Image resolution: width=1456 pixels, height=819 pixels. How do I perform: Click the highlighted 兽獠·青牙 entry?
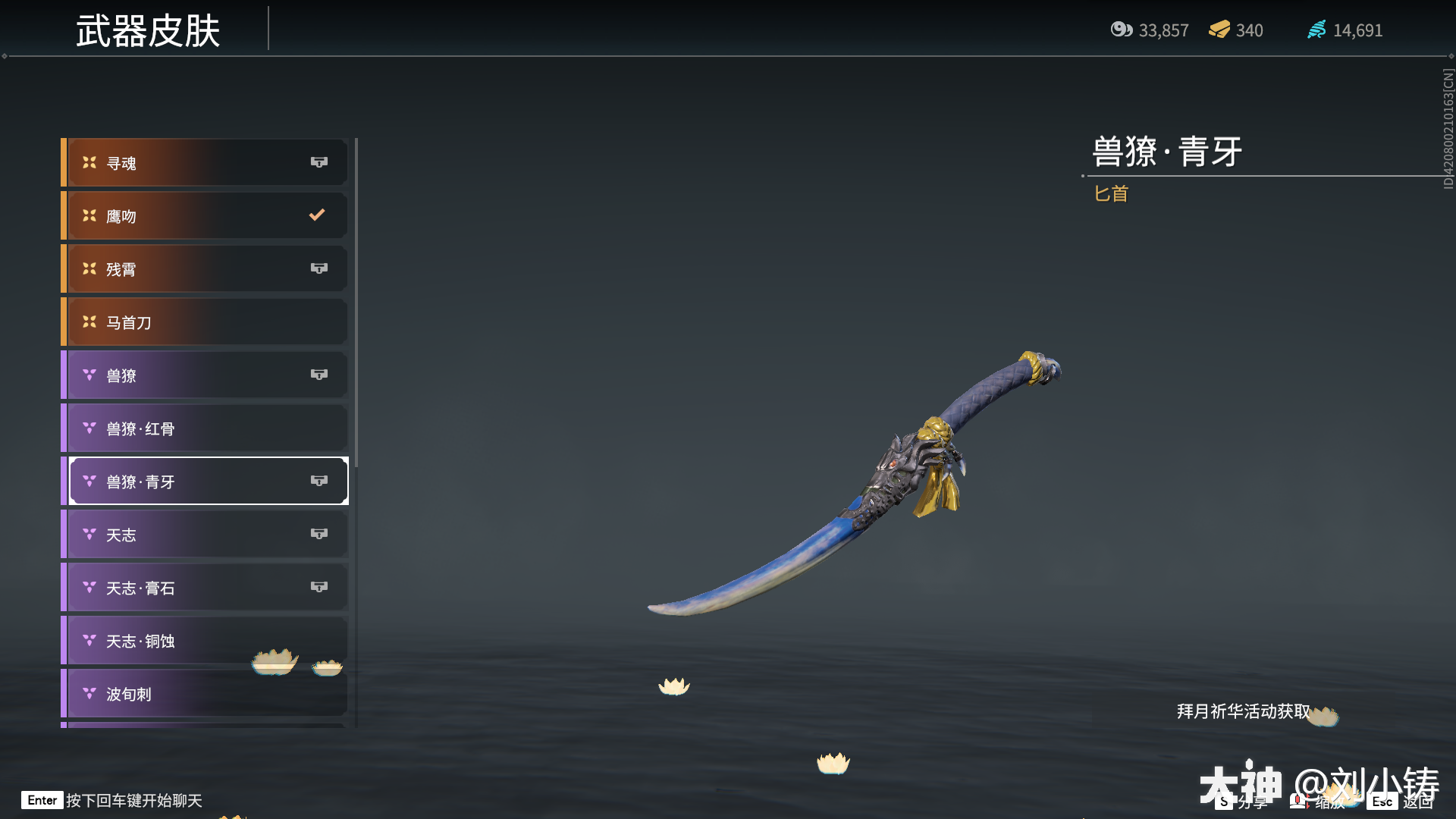coord(205,482)
